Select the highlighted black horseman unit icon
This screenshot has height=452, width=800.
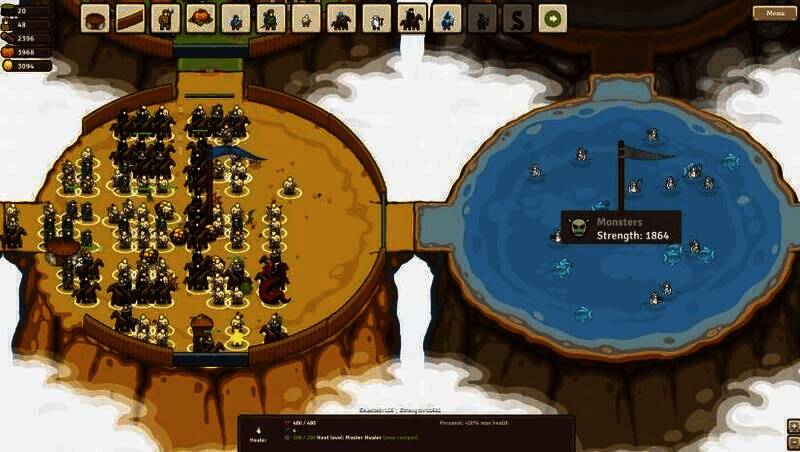(411, 18)
